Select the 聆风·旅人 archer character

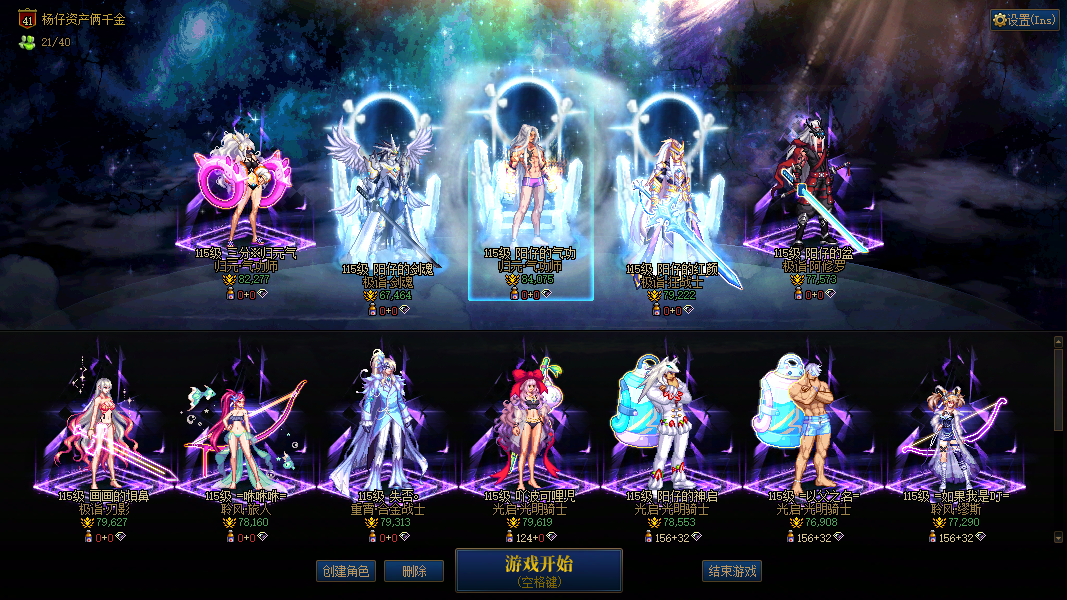tap(246, 430)
